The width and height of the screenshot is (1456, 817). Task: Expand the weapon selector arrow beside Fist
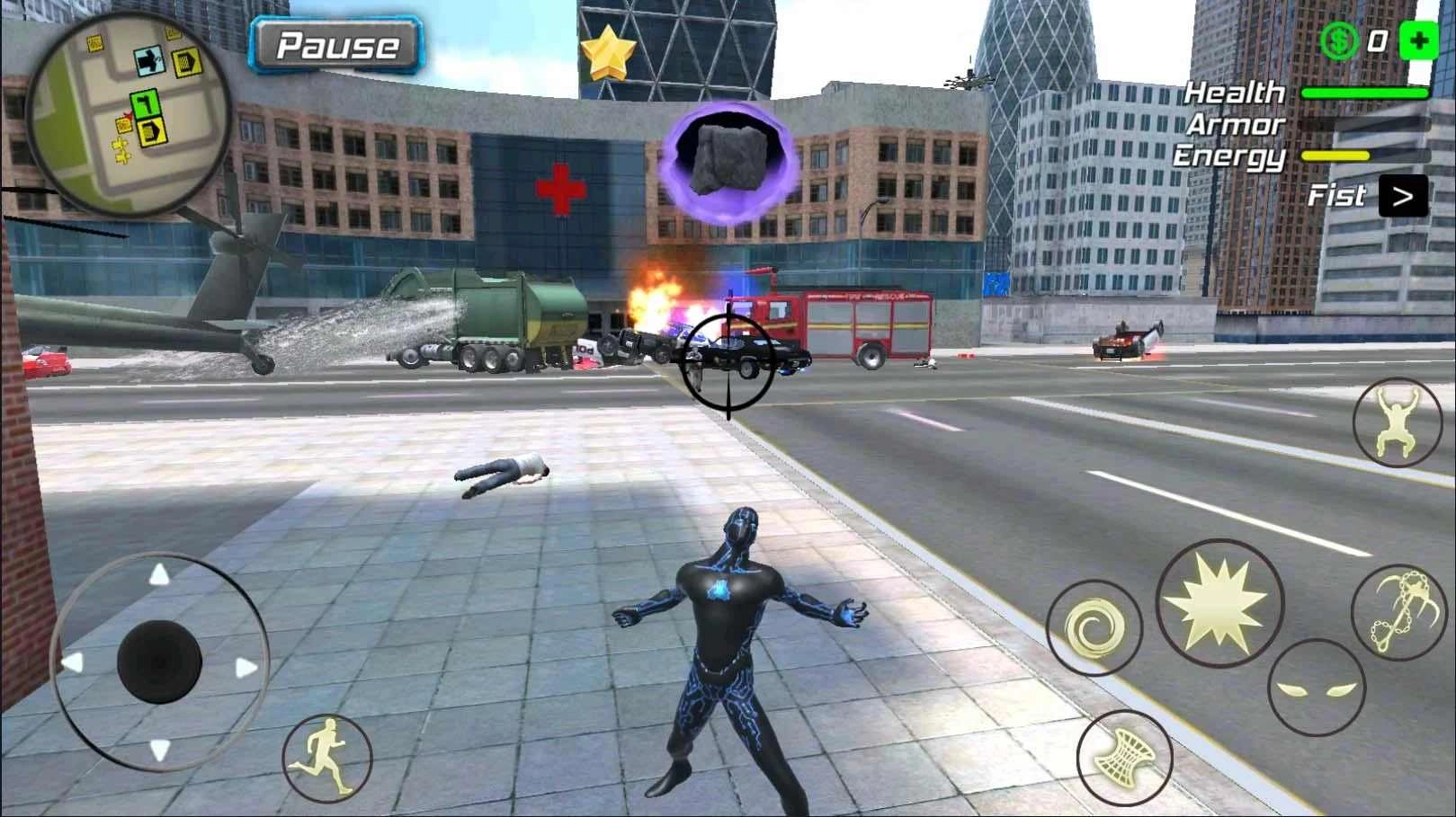pos(1405,195)
